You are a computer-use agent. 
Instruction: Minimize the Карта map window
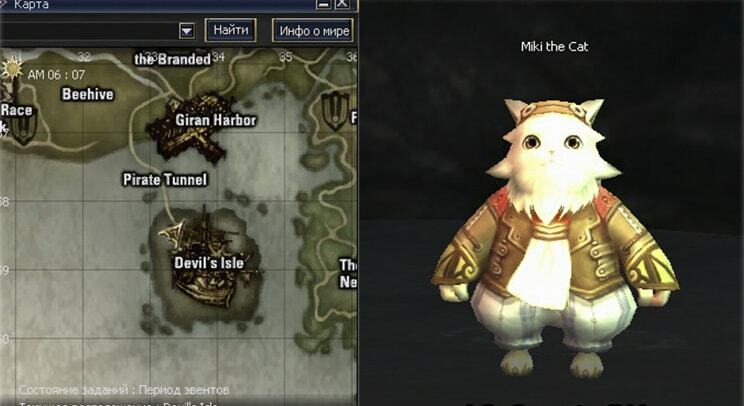click(324, 5)
